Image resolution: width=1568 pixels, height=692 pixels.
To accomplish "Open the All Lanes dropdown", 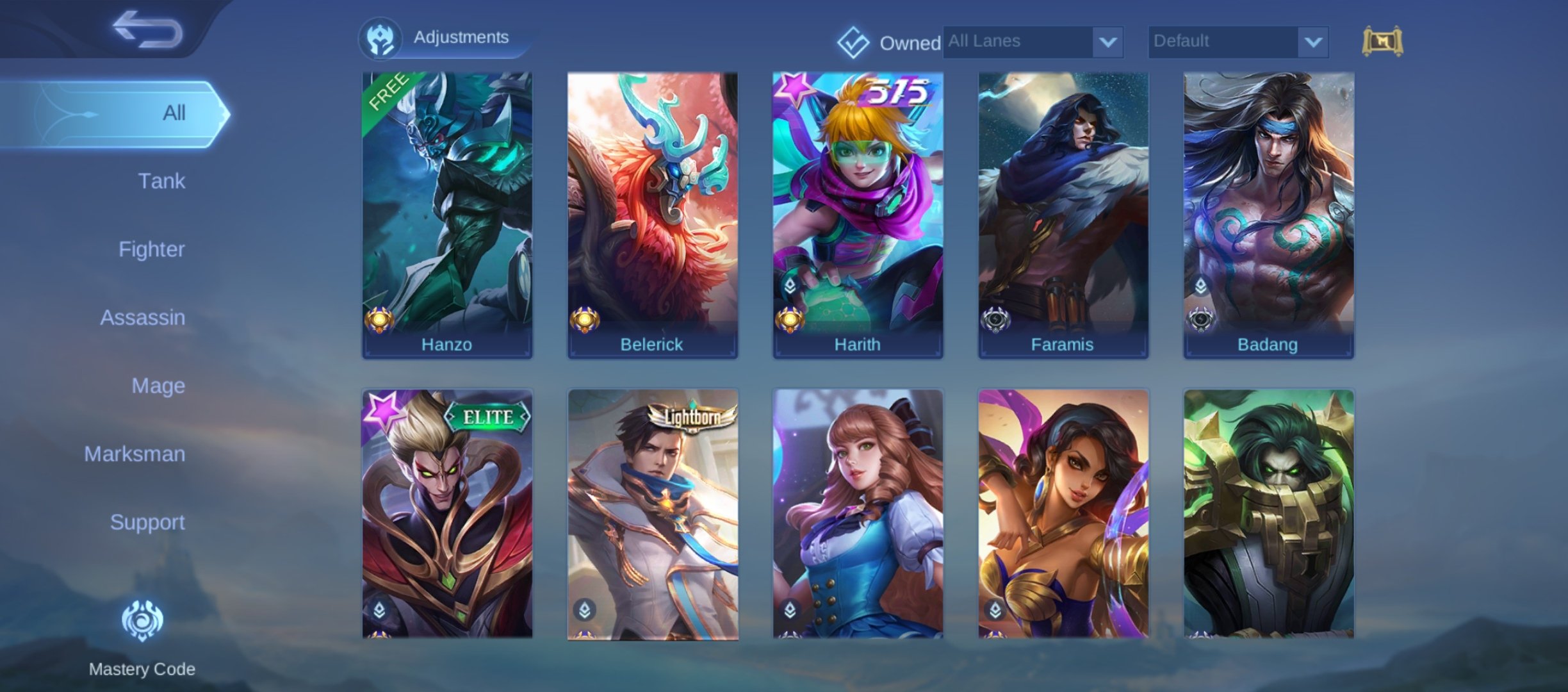I will click(x=1033, y=42).
